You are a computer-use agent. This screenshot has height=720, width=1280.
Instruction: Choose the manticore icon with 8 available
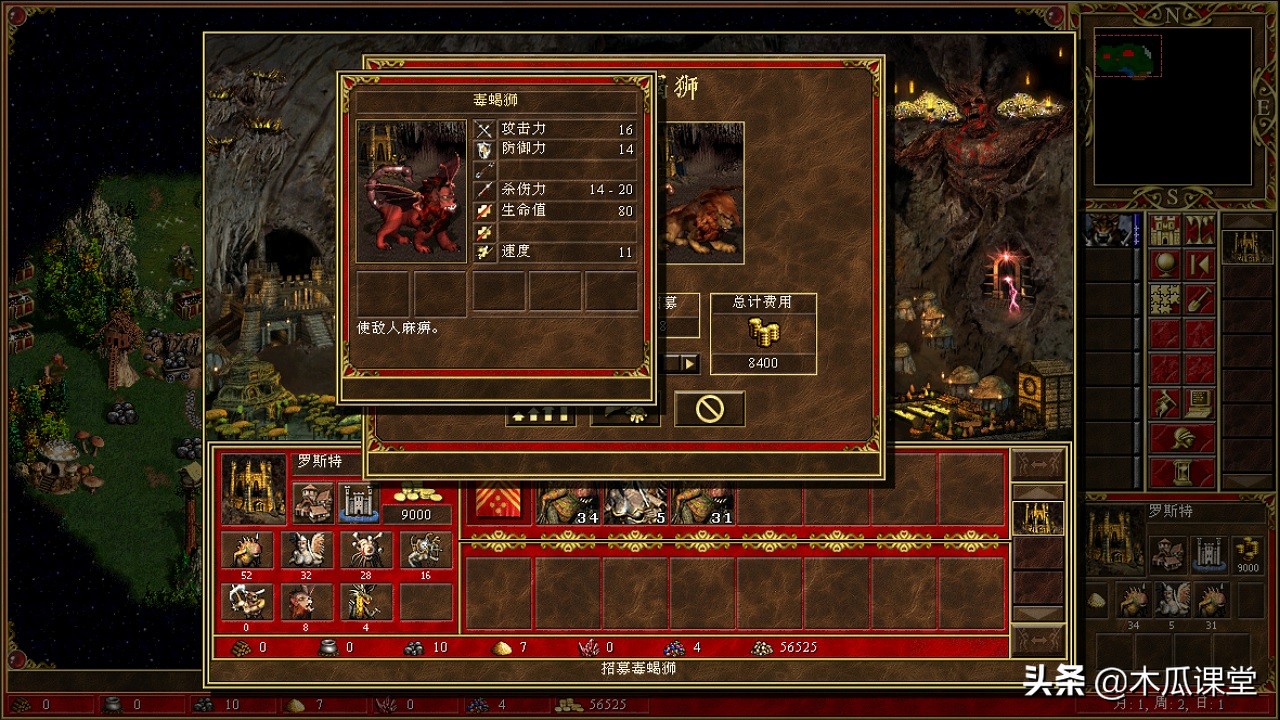[306, 601]
